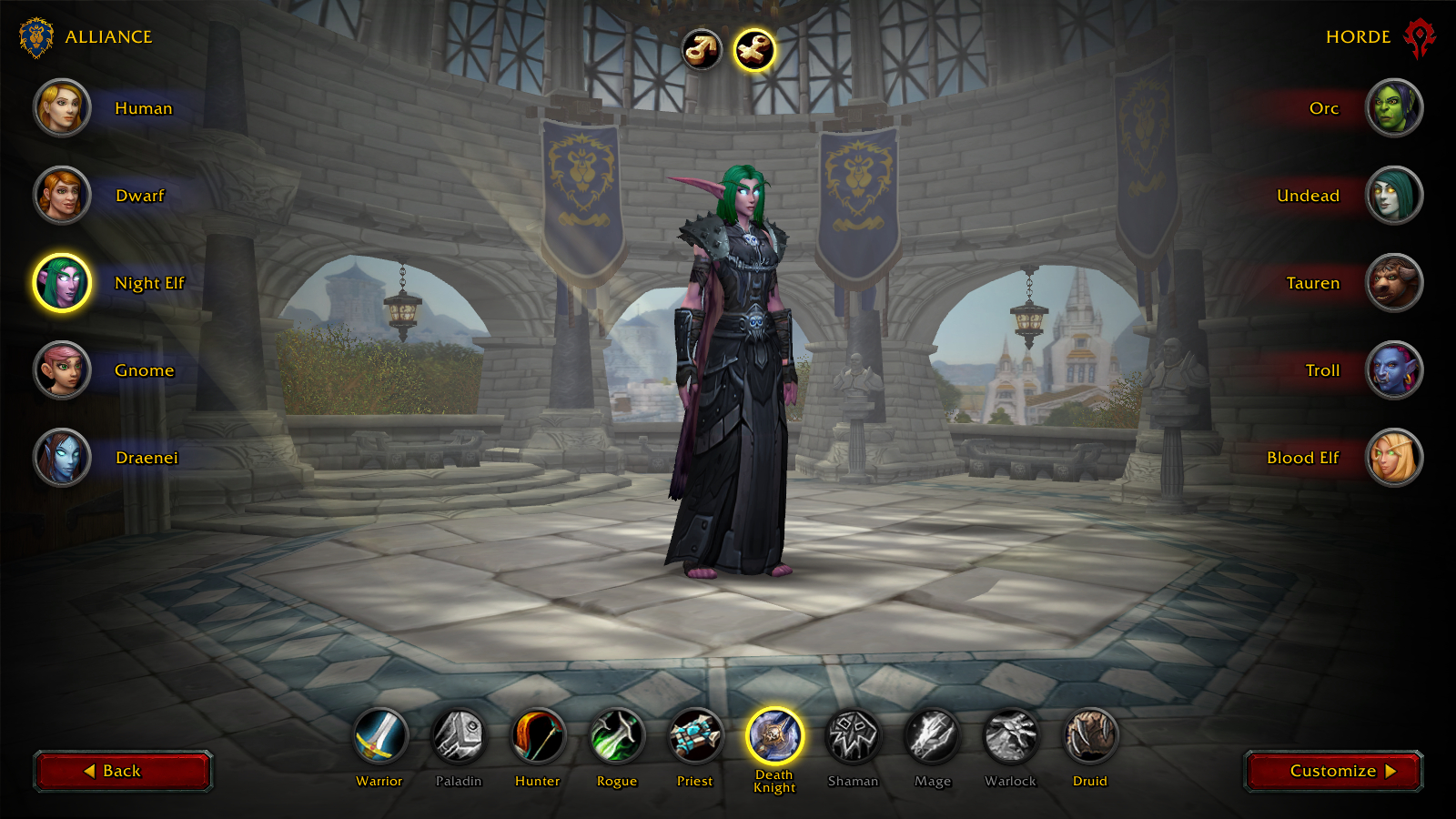The width and height of the screenshot is (1456, 819).
Task: Select the Druid class
Action: tap(1090, 736)
